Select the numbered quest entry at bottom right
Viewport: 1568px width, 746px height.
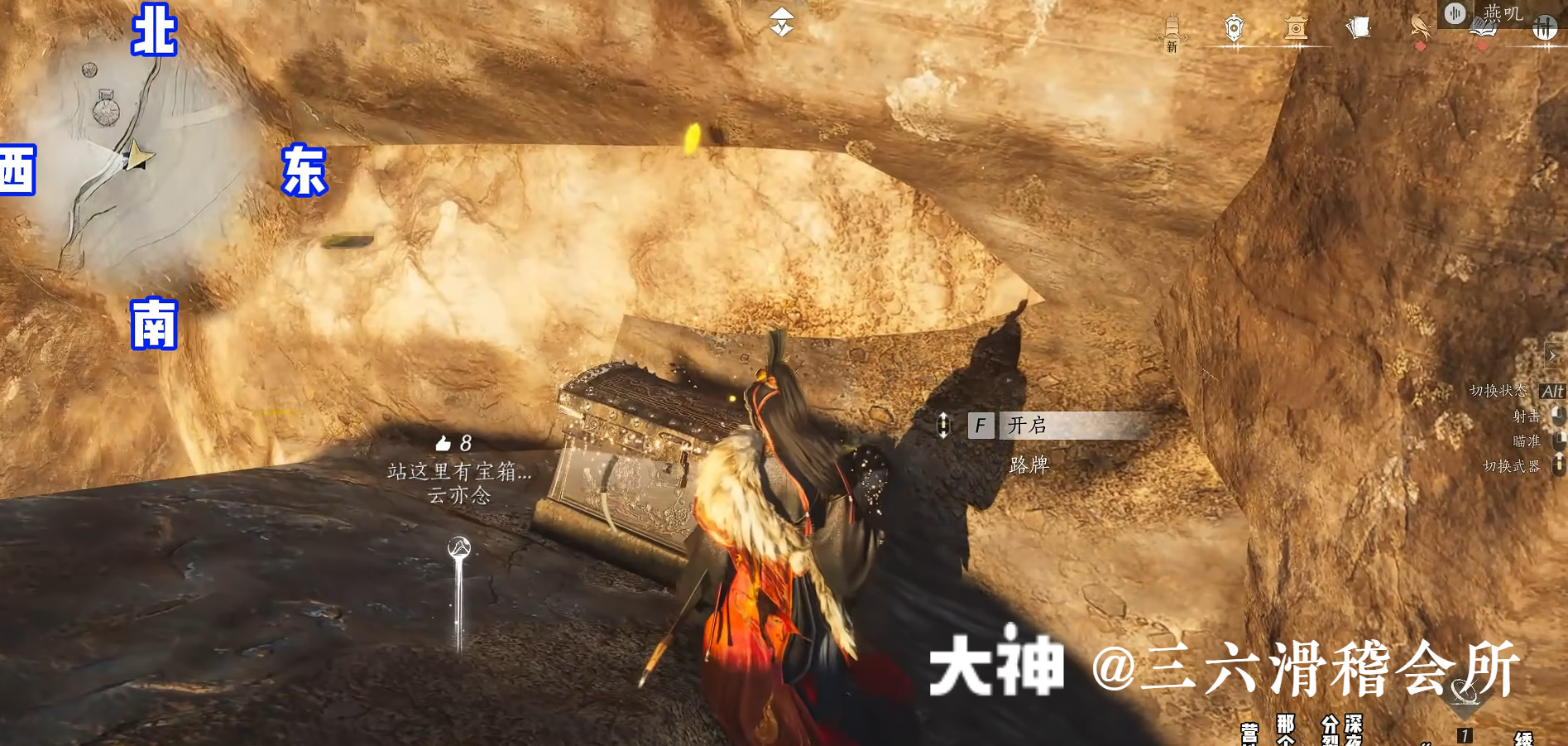[x=1465, y=734]
